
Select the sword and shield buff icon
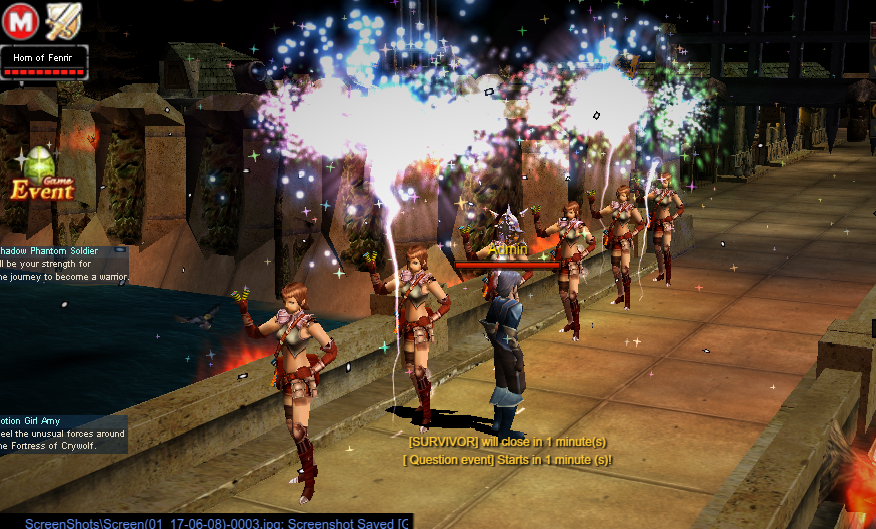tap(62, 19)
